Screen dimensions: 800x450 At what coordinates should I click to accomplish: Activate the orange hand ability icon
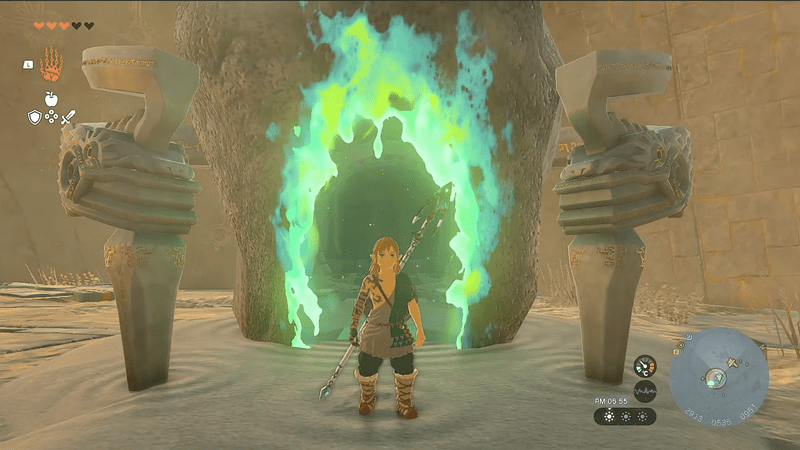tap(52, 64)
